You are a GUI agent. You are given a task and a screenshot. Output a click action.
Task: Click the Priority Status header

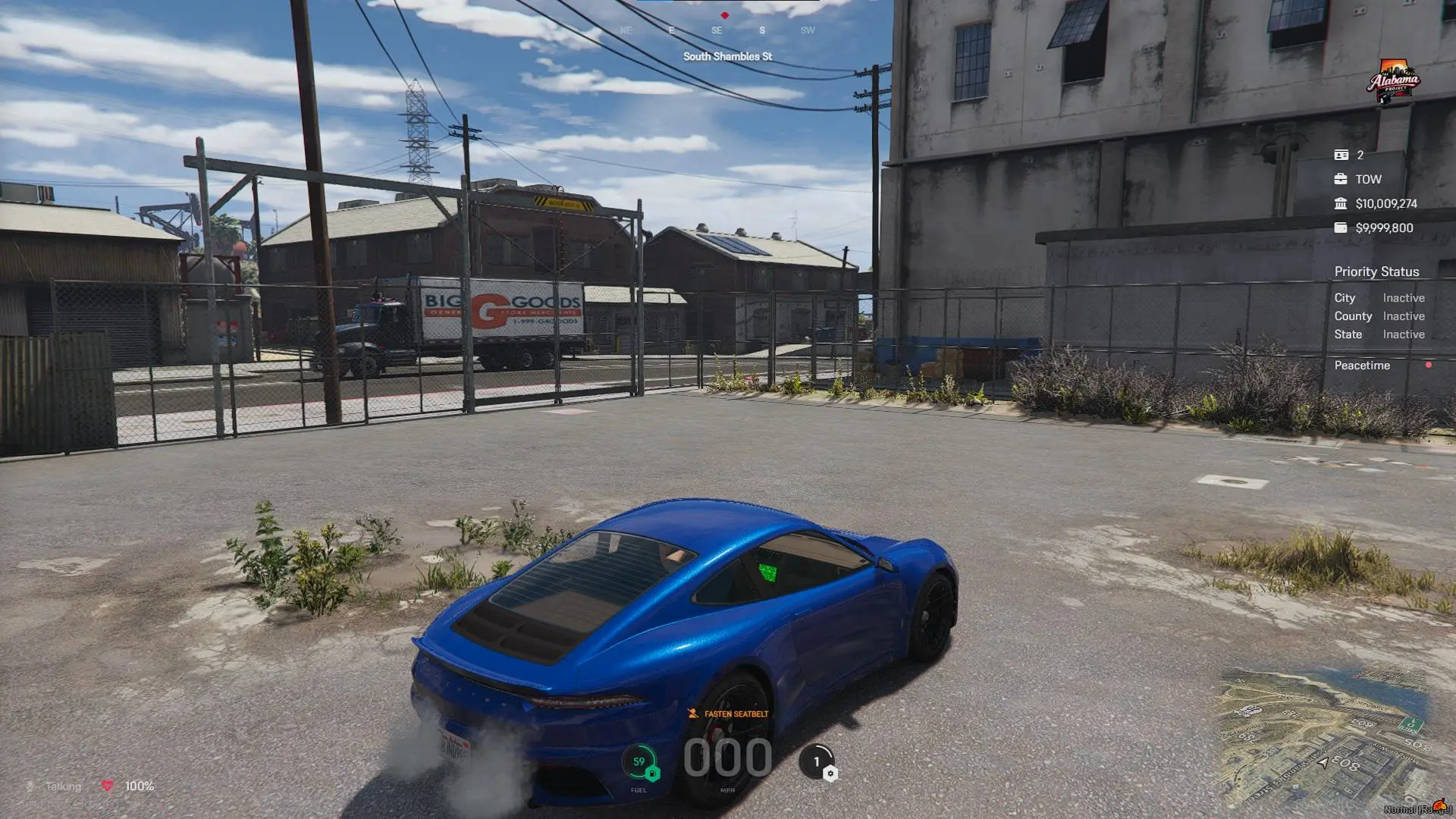(x=1377, y=271)
